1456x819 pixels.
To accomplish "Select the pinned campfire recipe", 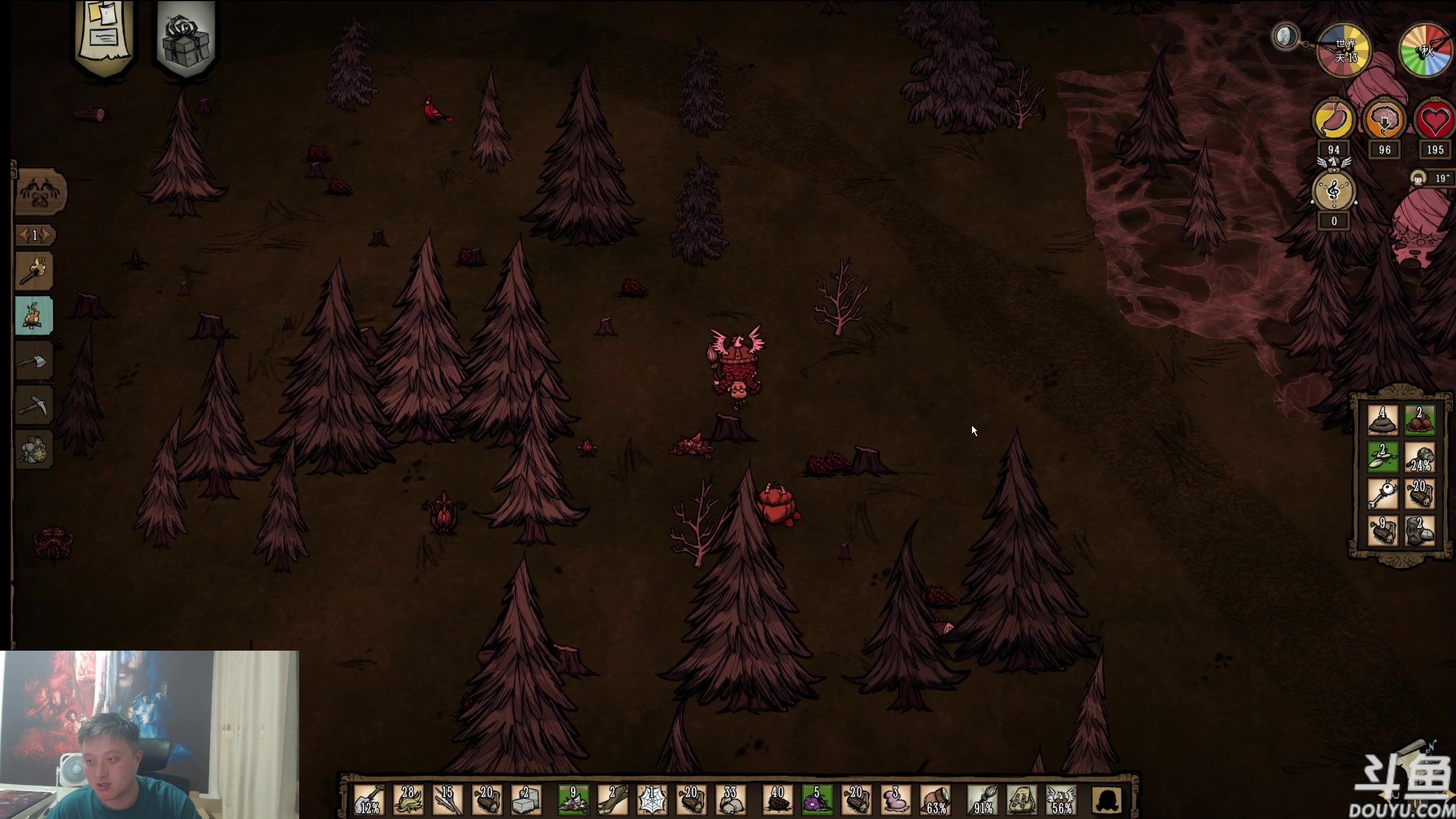I will click(34, 316).
